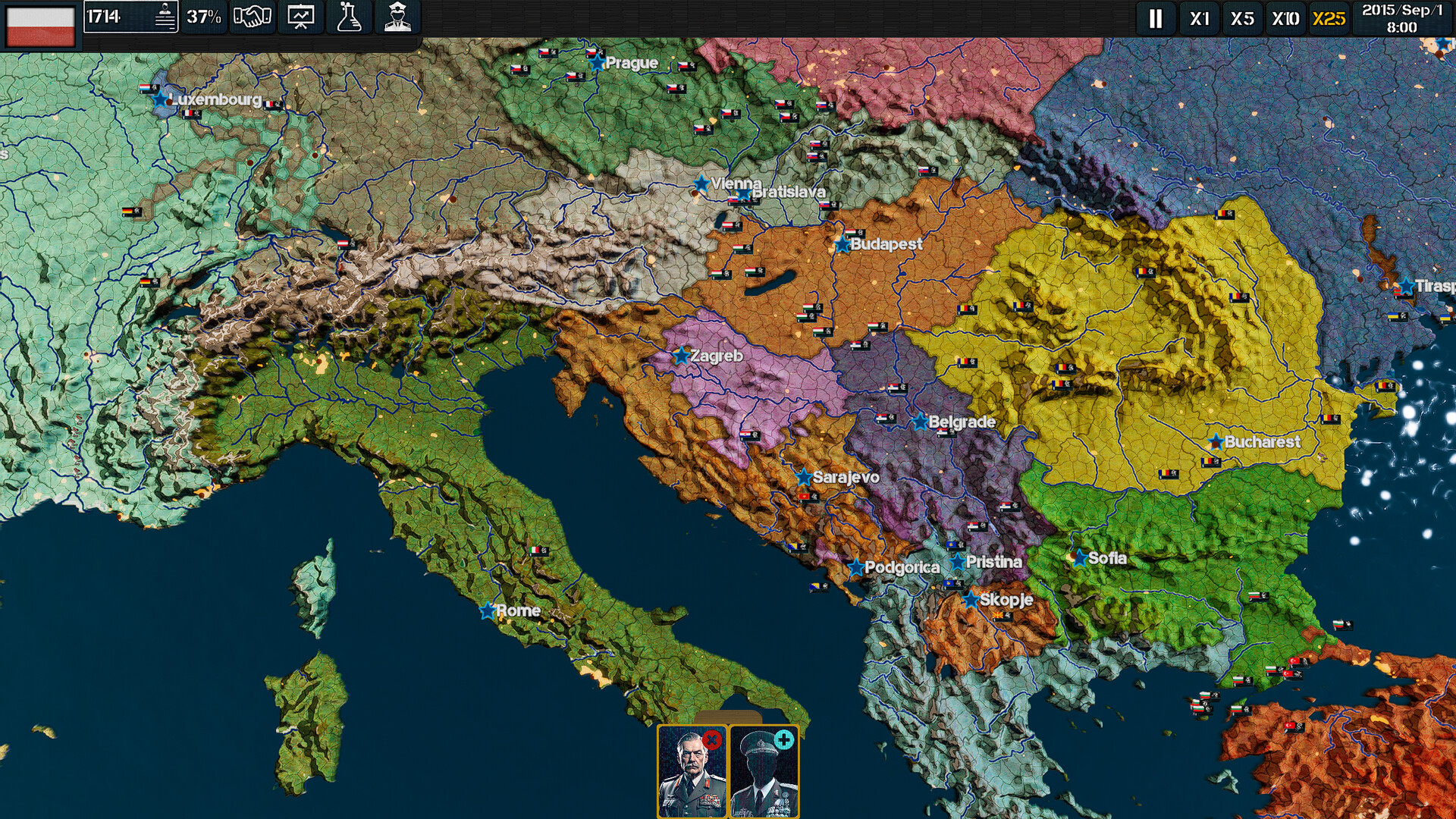Click the Polish flag emblem
This screenshot has height=819, width=1456.
click(39, 20)
